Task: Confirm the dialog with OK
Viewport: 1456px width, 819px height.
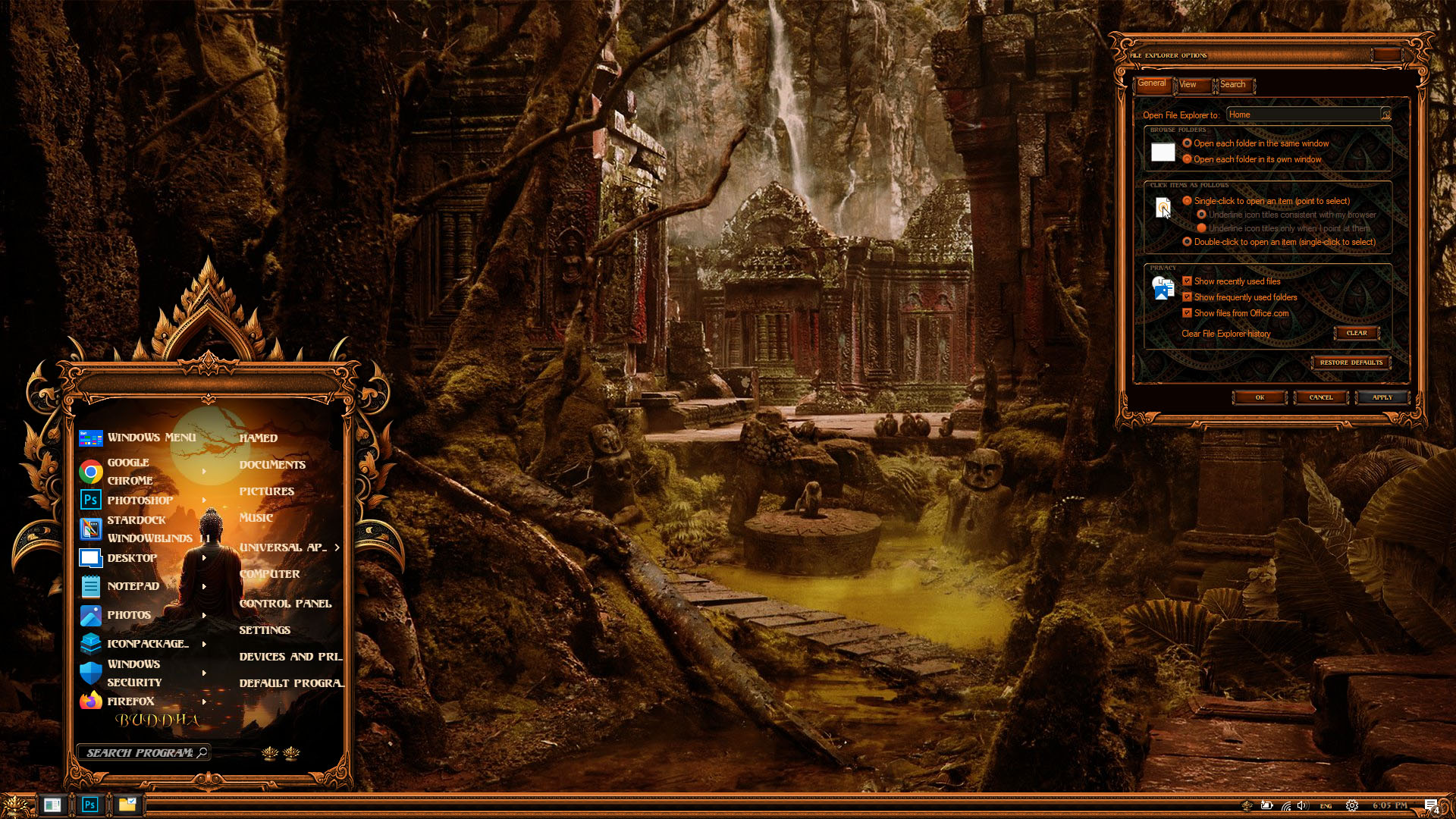Action: click(1260, 397)
